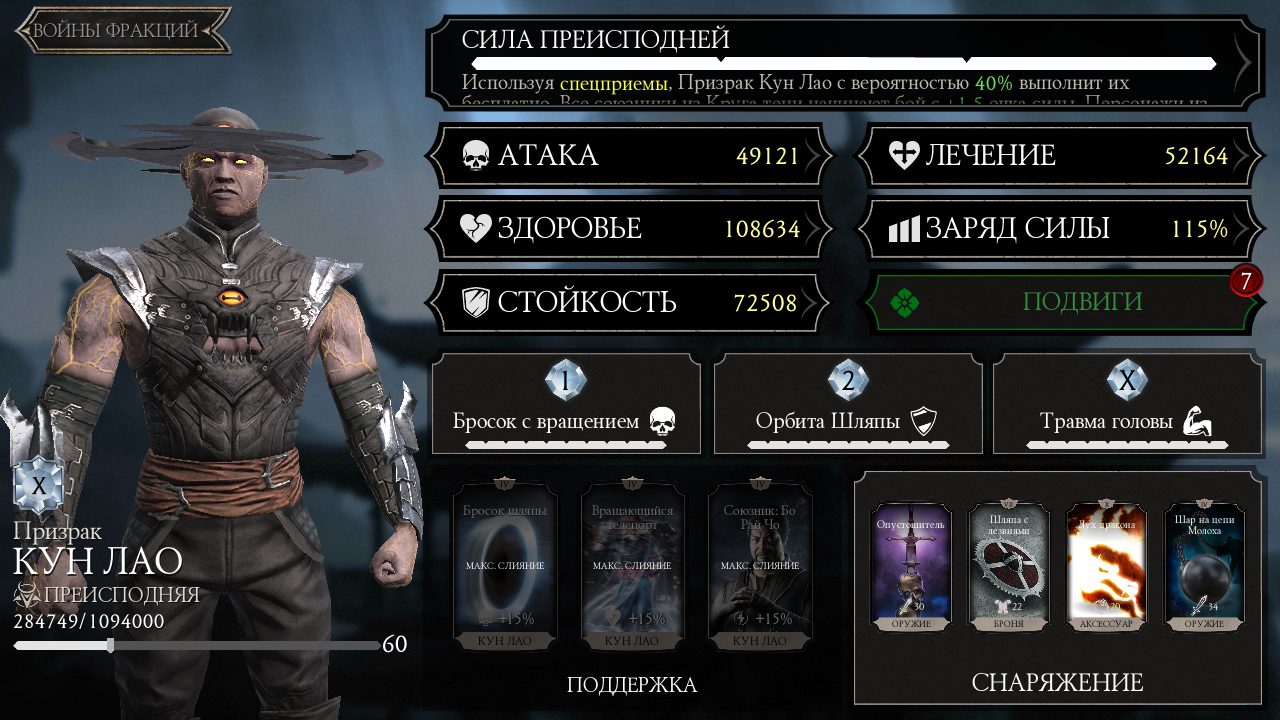Open the Бросок шляпы support card
The width and height of the screenshot is (1280, 720).
point(505,566)
